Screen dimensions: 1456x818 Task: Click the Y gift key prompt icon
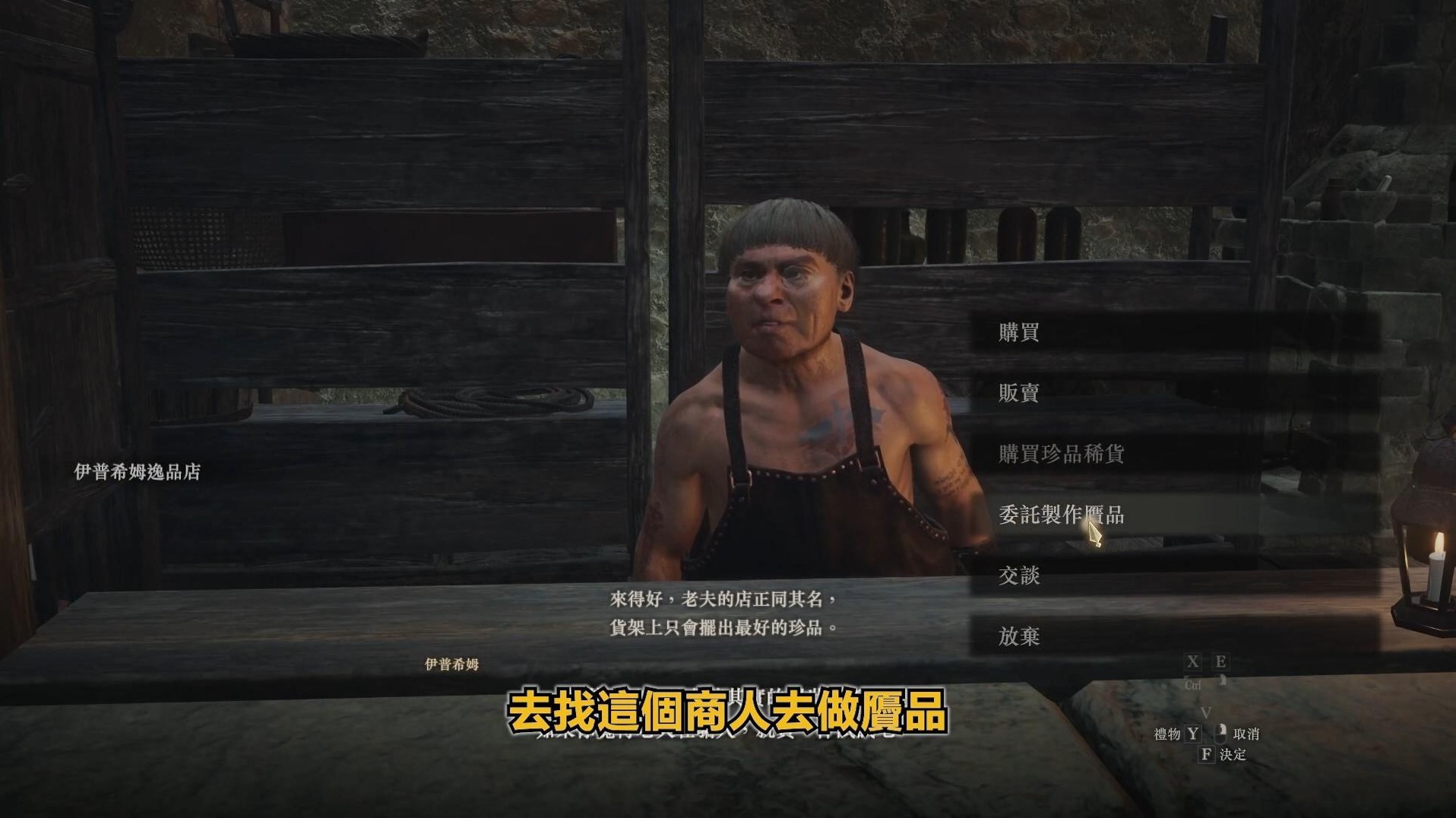(x=1193, y=734)
